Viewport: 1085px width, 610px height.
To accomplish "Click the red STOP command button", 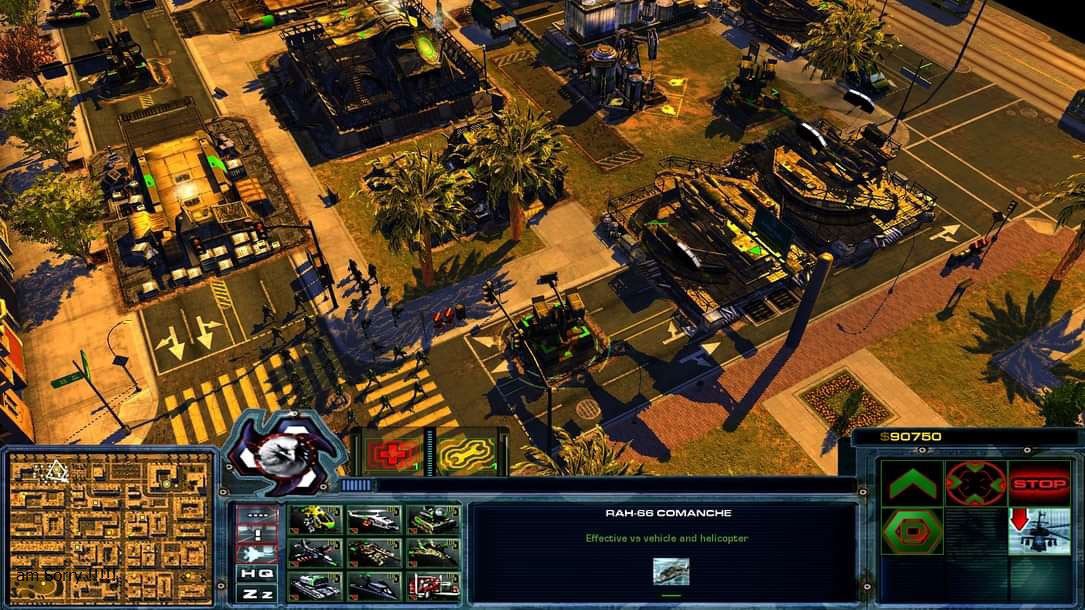I will (1039, 484).
